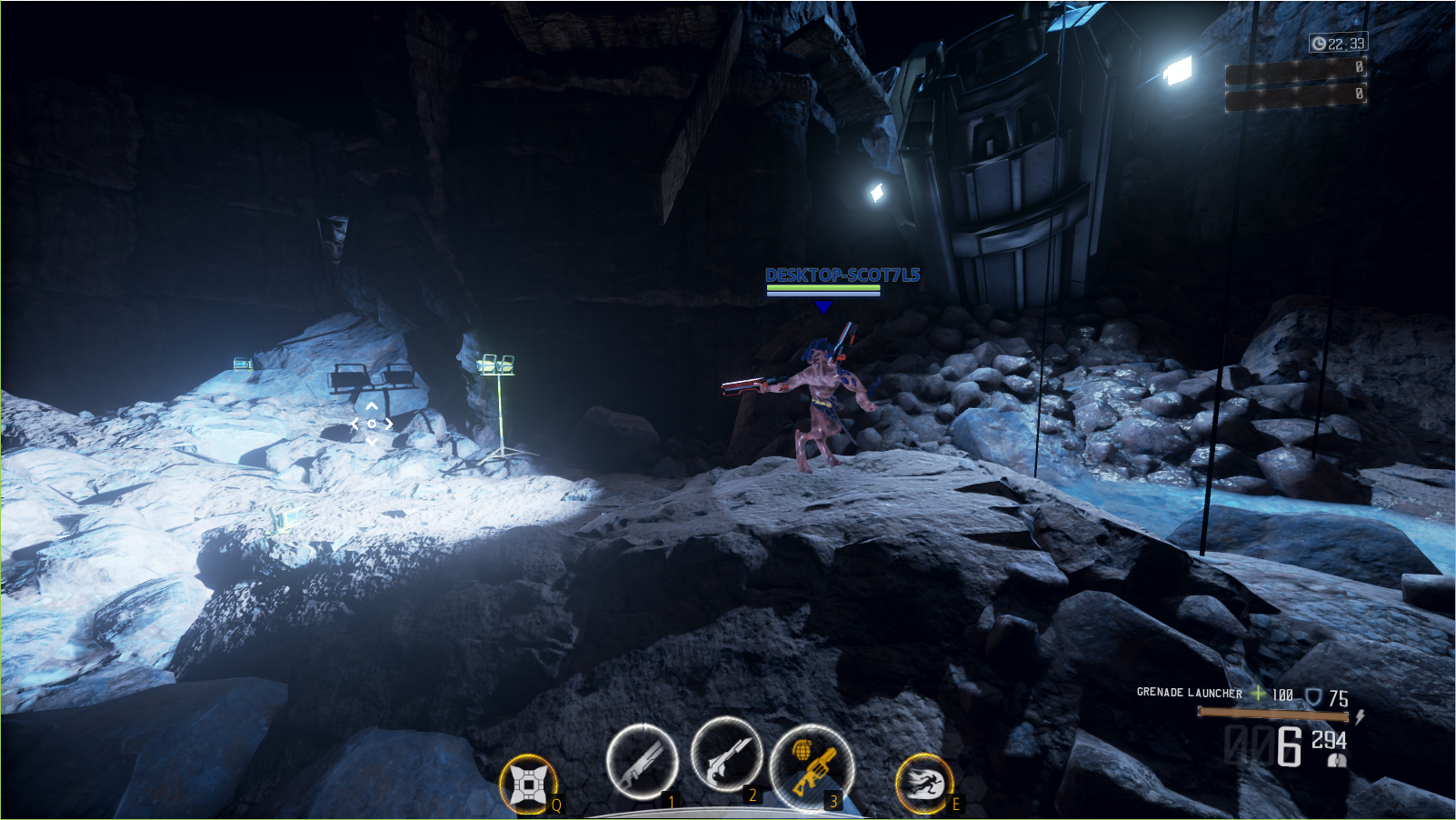The image size is (1456, 820).
Task: Toggle the up arrow of the crosshair widget
Action: click(372, 406)
